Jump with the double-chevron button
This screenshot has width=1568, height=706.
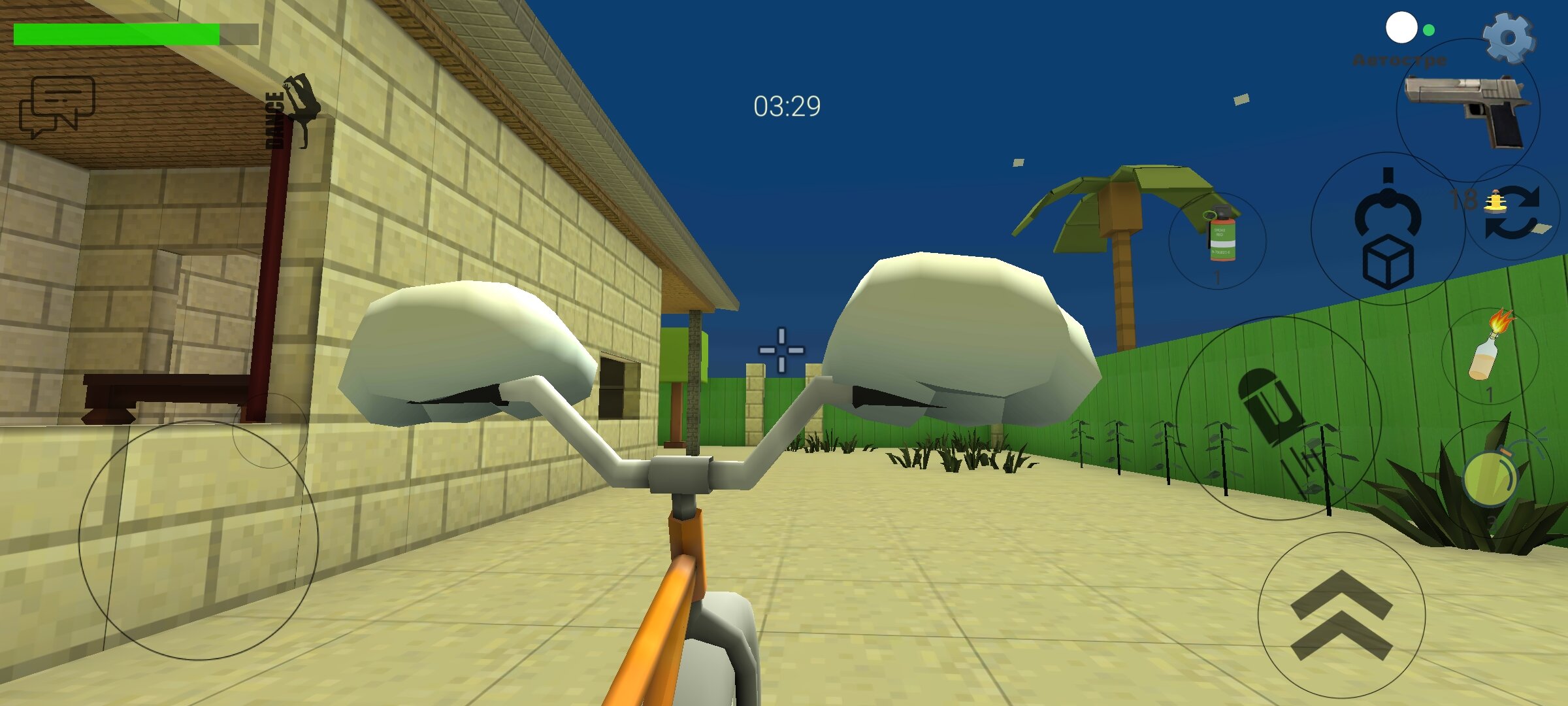tap(1342, 614)
